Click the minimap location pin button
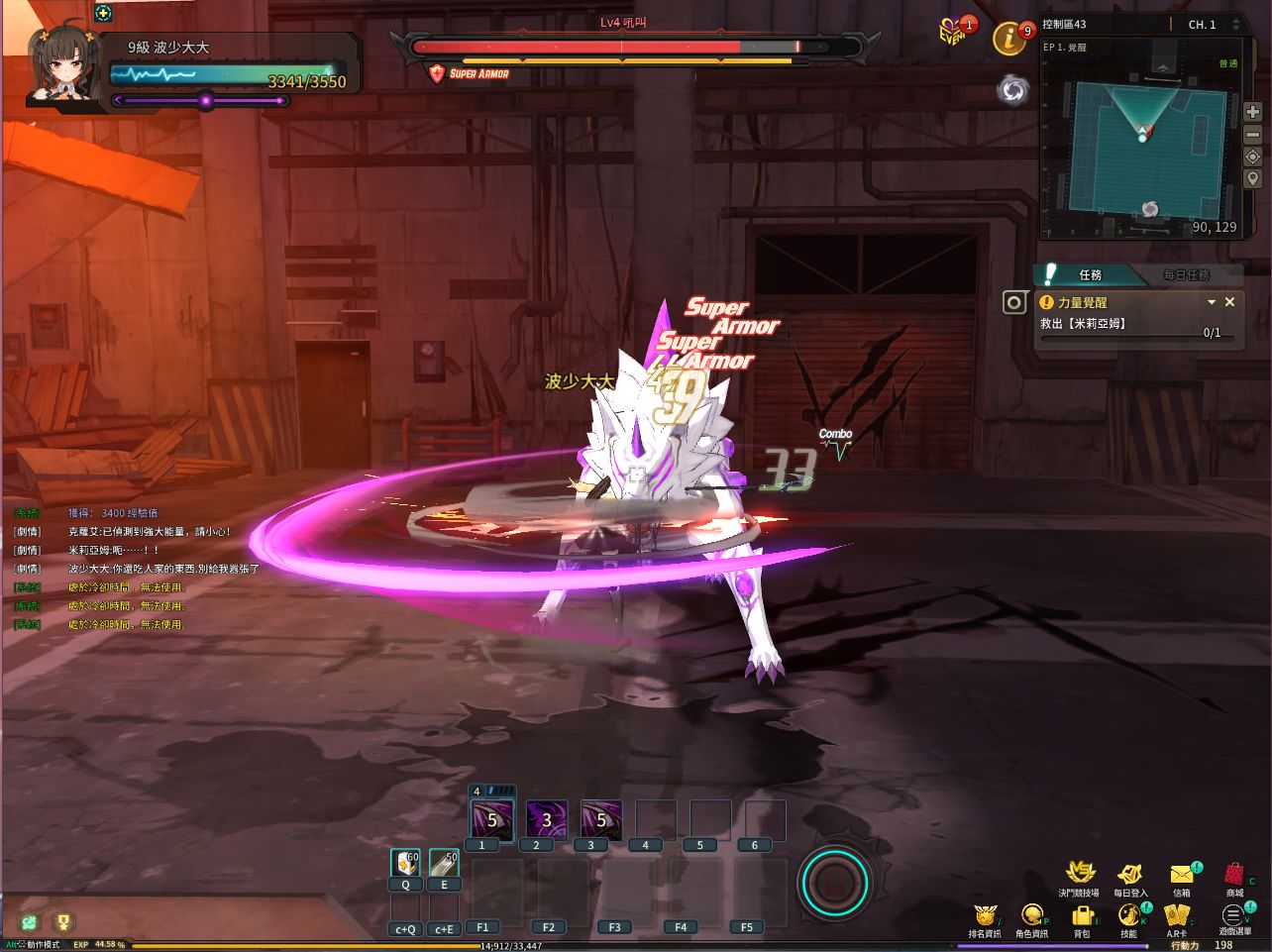The image size is (1272, 952). 1253,179
